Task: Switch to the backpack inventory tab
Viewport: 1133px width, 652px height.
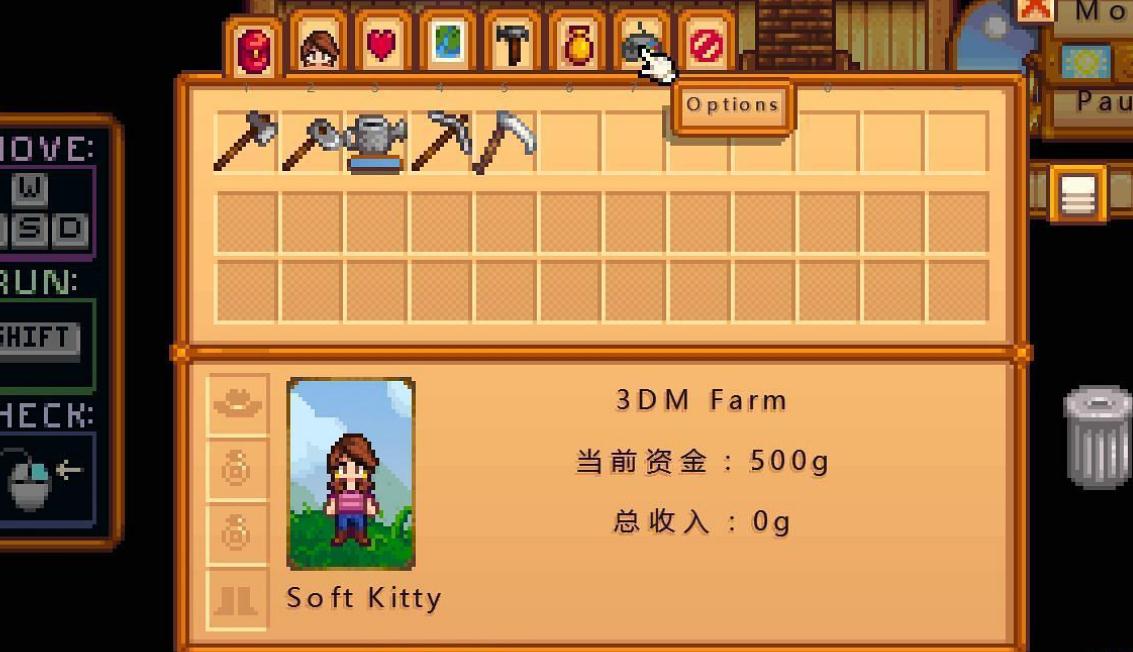Action: click(x=253, y=49)
